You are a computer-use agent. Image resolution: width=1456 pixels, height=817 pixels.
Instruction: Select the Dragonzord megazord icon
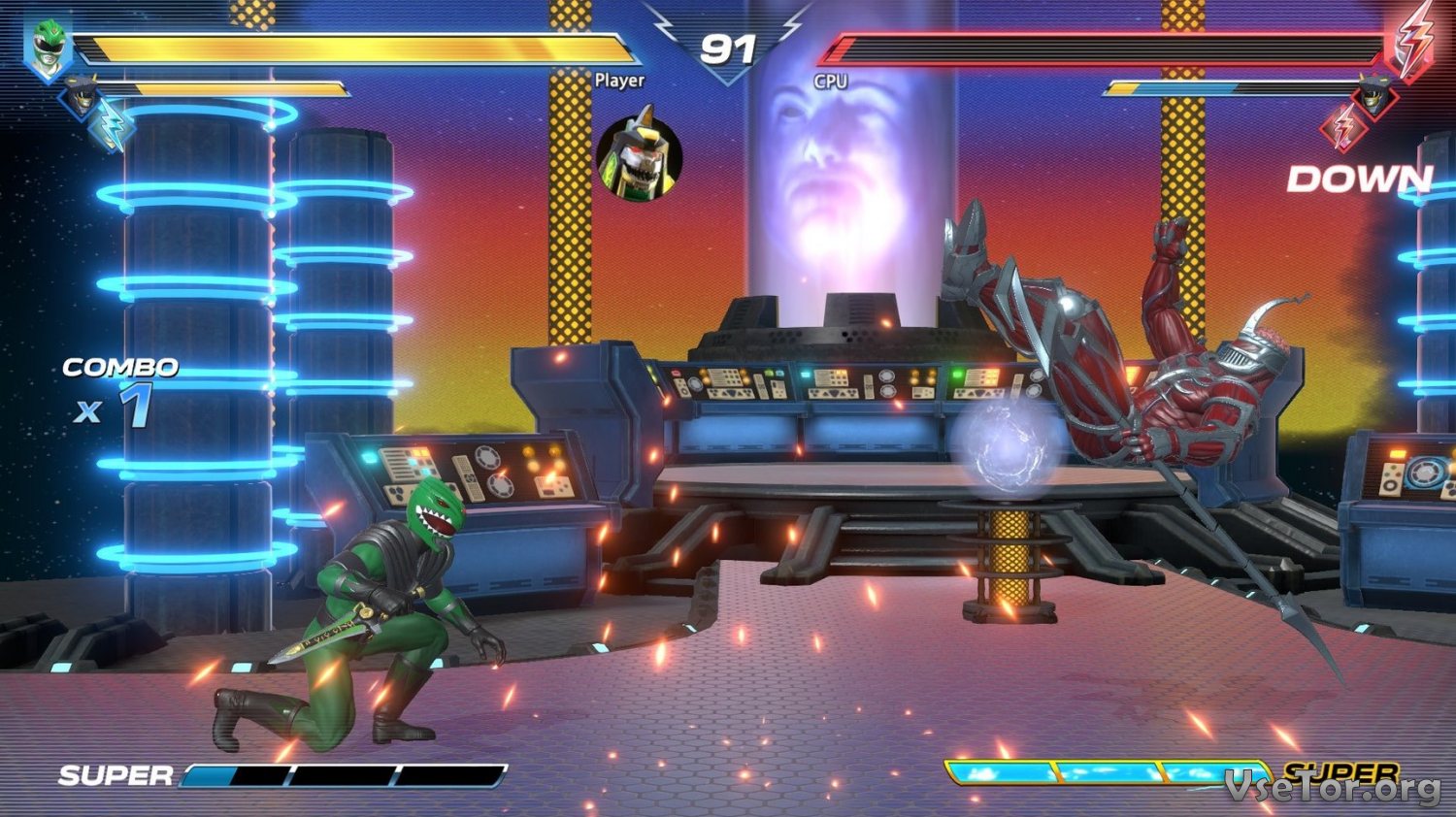pos(639,156)
